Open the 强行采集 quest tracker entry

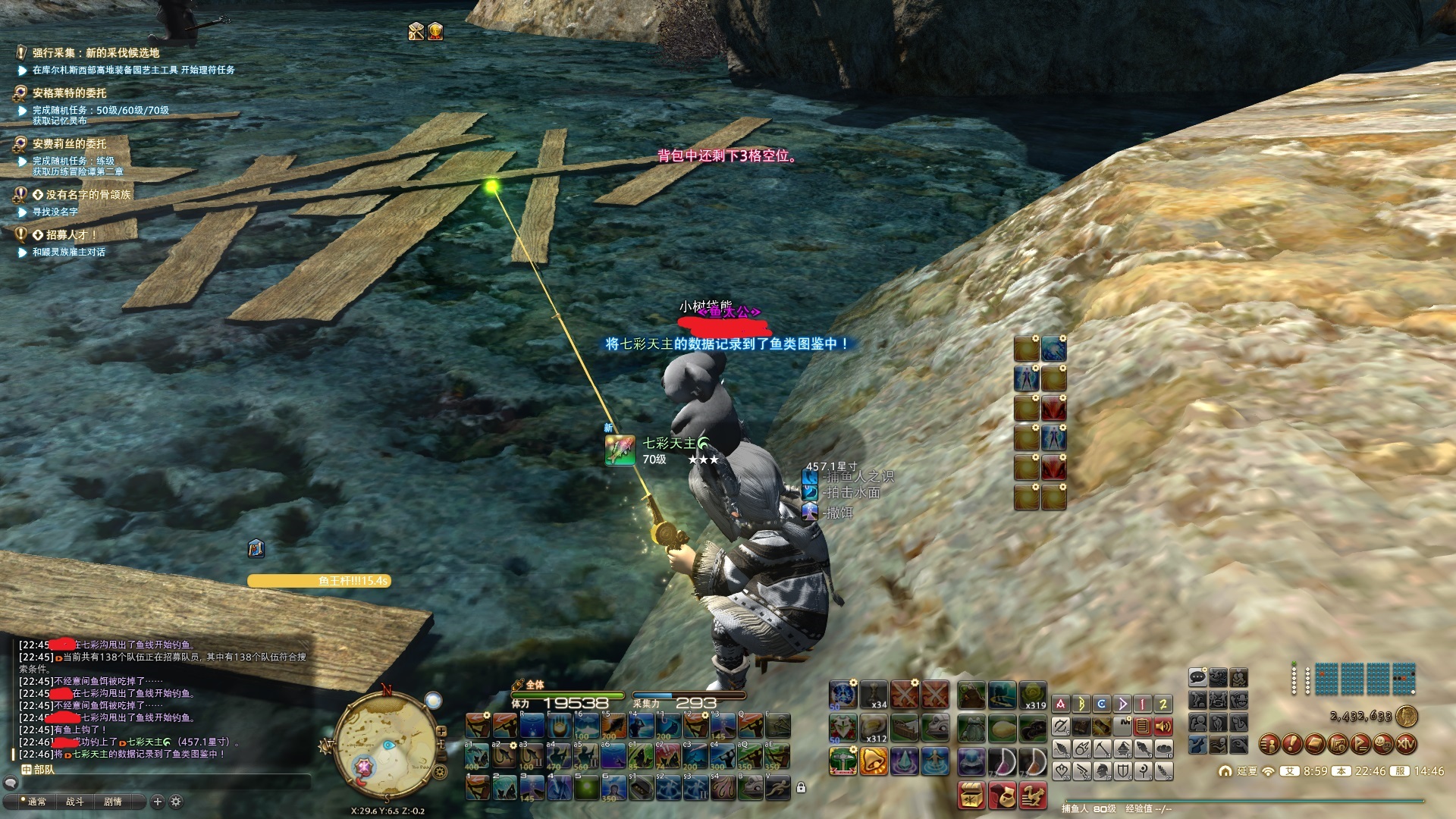point(96,52)
